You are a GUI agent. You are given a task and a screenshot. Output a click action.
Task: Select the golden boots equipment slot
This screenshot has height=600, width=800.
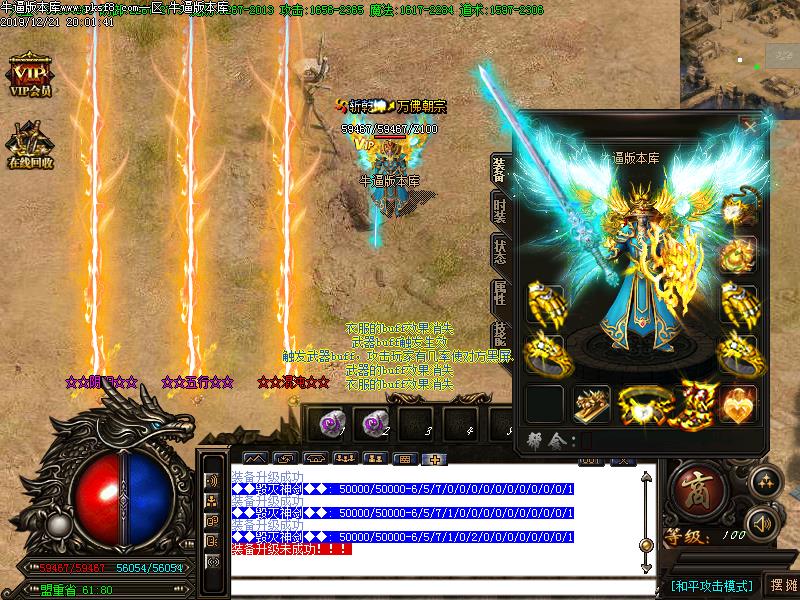coord(592,403)
